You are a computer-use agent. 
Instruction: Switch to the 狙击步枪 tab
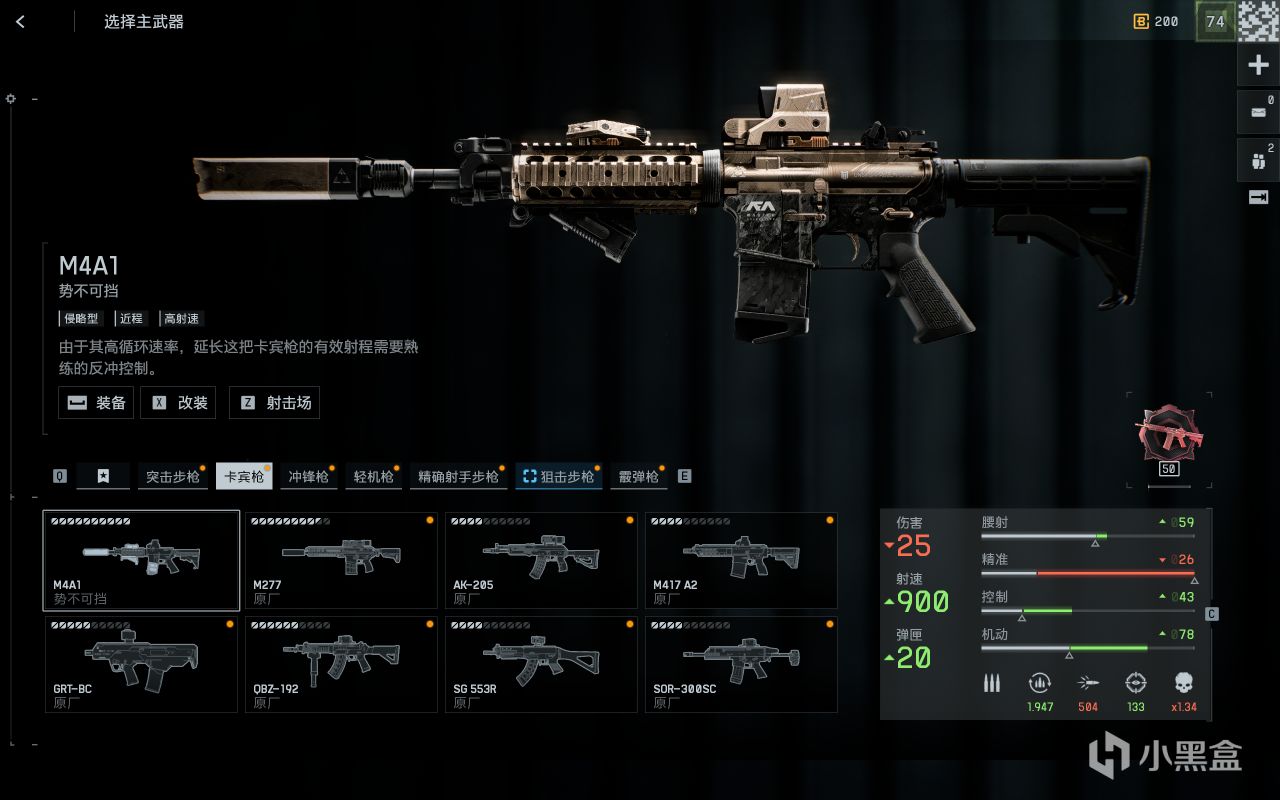pos(559,477)
